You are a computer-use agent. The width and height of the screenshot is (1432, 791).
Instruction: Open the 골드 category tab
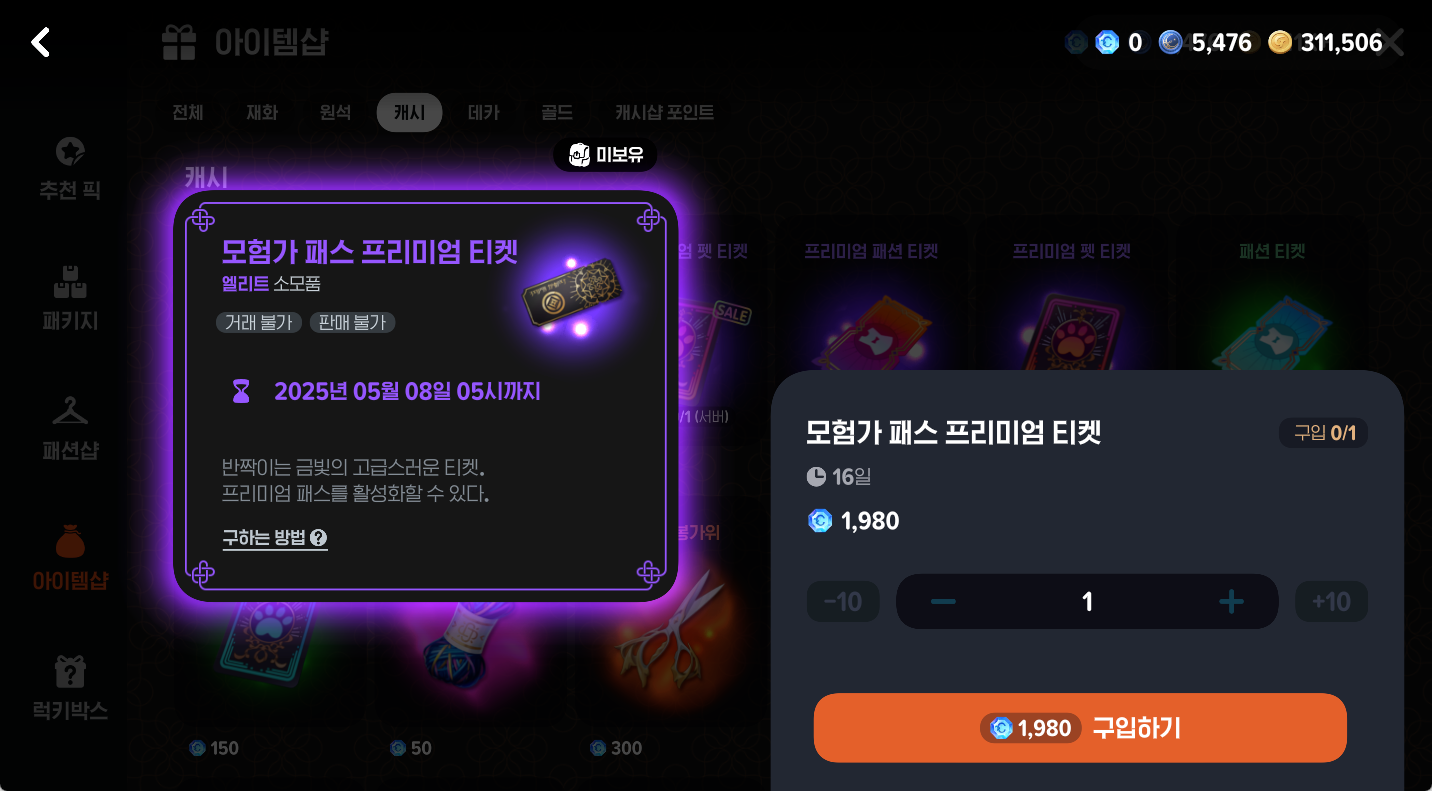(556, 112)
